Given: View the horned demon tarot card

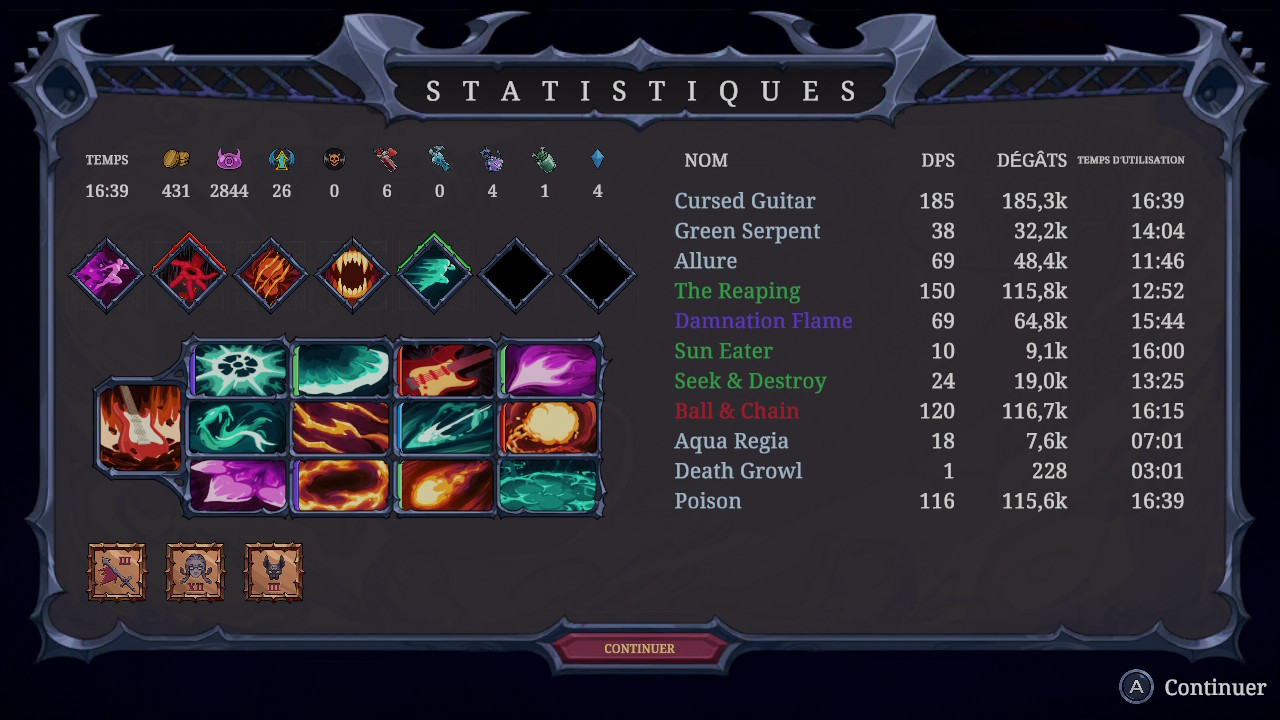Looking at the screenshot, I should (x=273, y=572).
